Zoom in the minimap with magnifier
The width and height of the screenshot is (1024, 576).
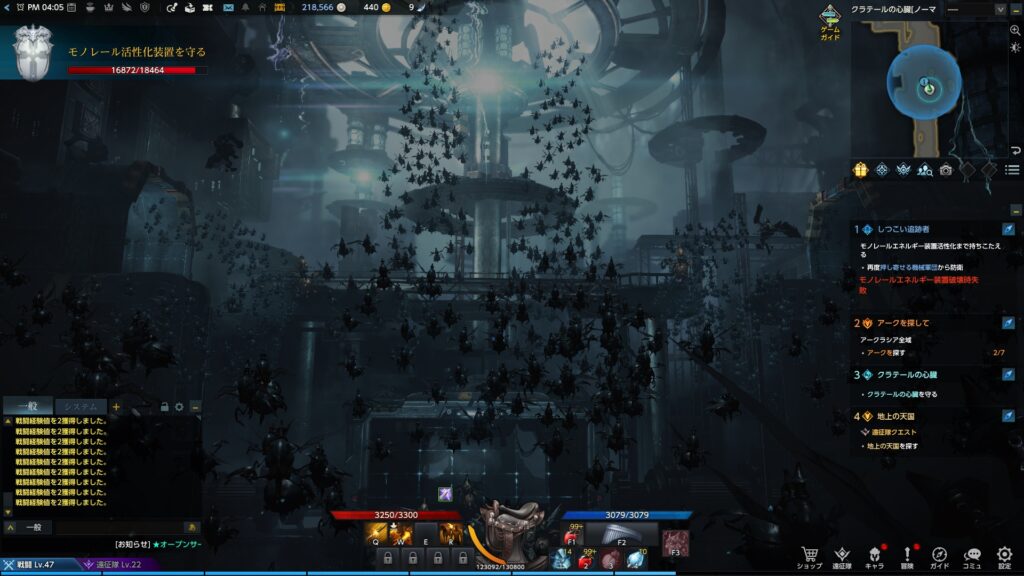point(1013,31)
